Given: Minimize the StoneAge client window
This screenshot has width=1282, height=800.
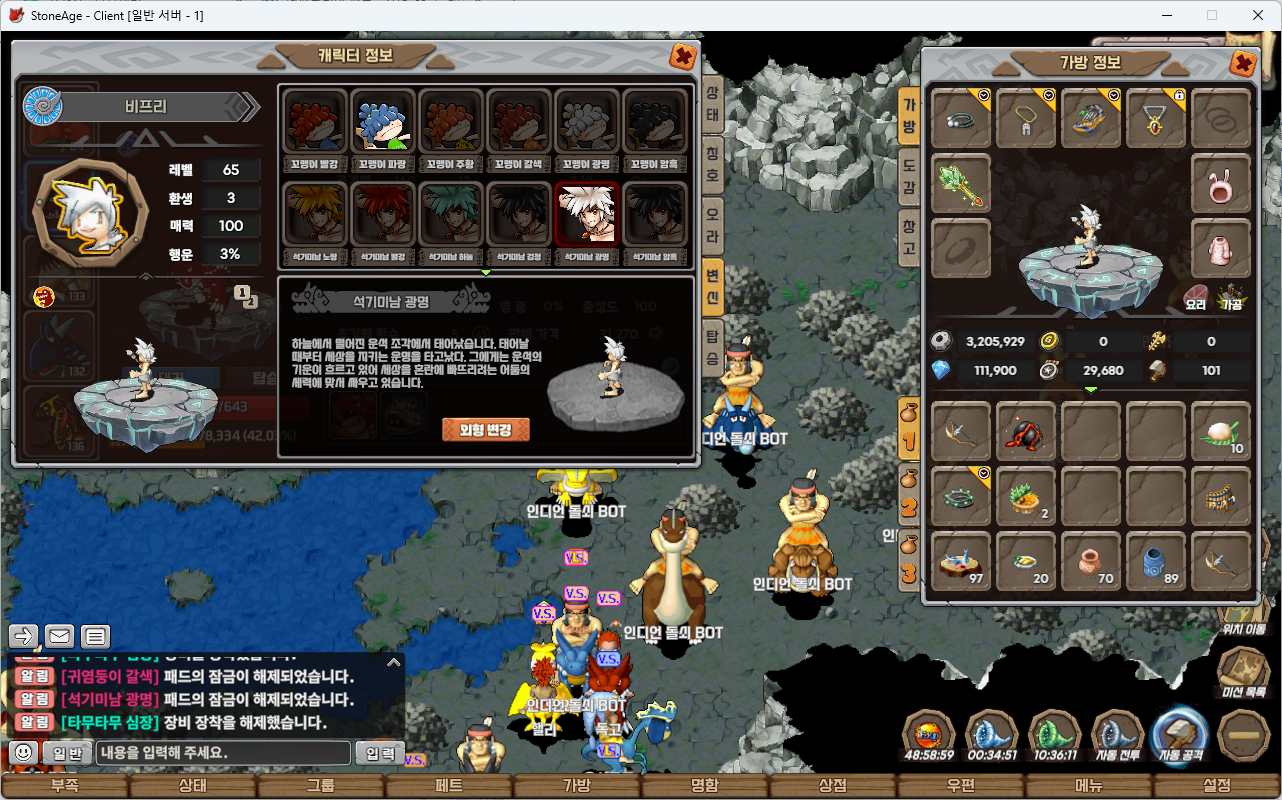Looking at the screenshot, I should point(1167,15).
